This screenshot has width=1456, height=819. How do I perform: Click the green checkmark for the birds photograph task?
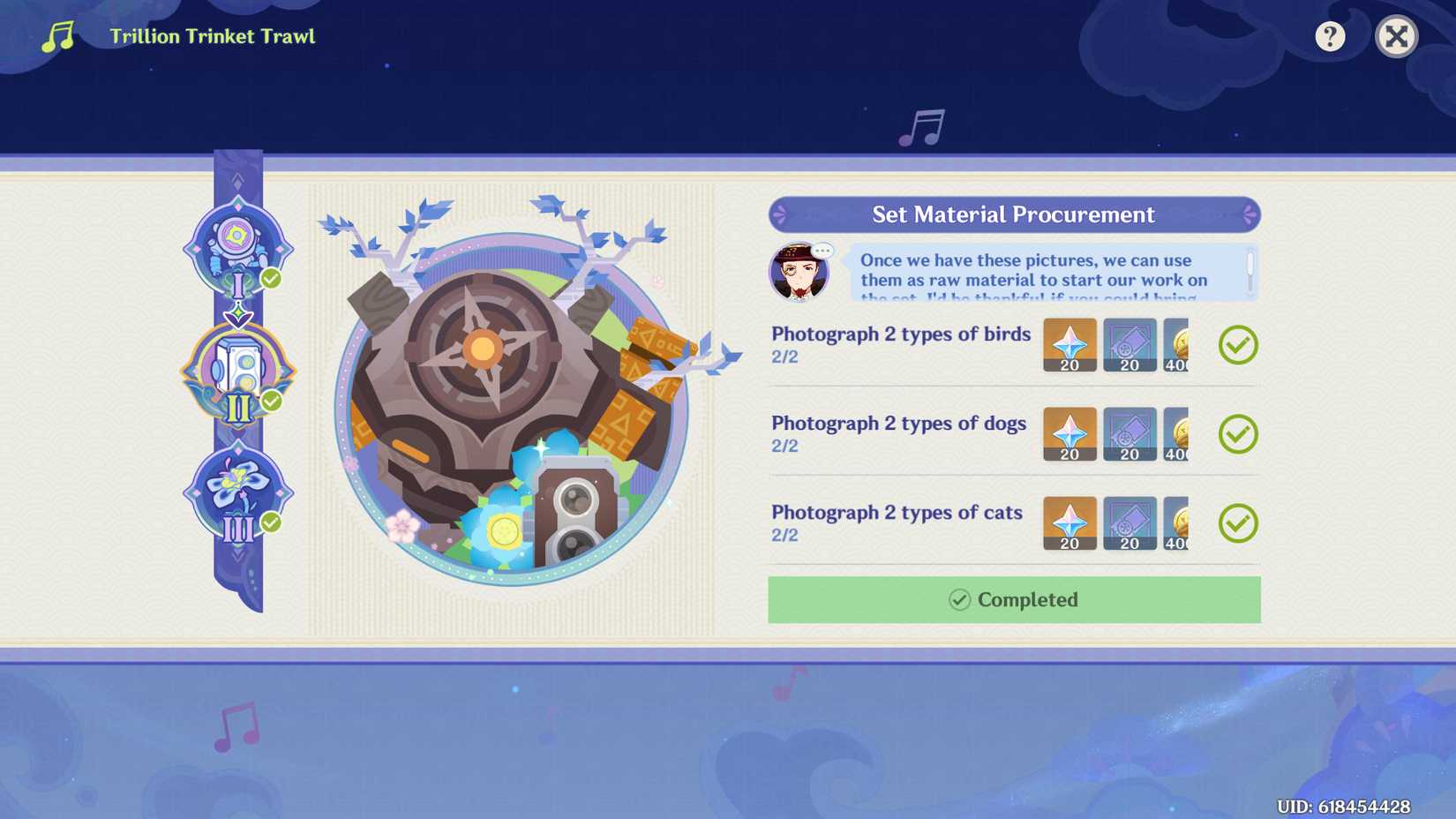(1239, 345)
